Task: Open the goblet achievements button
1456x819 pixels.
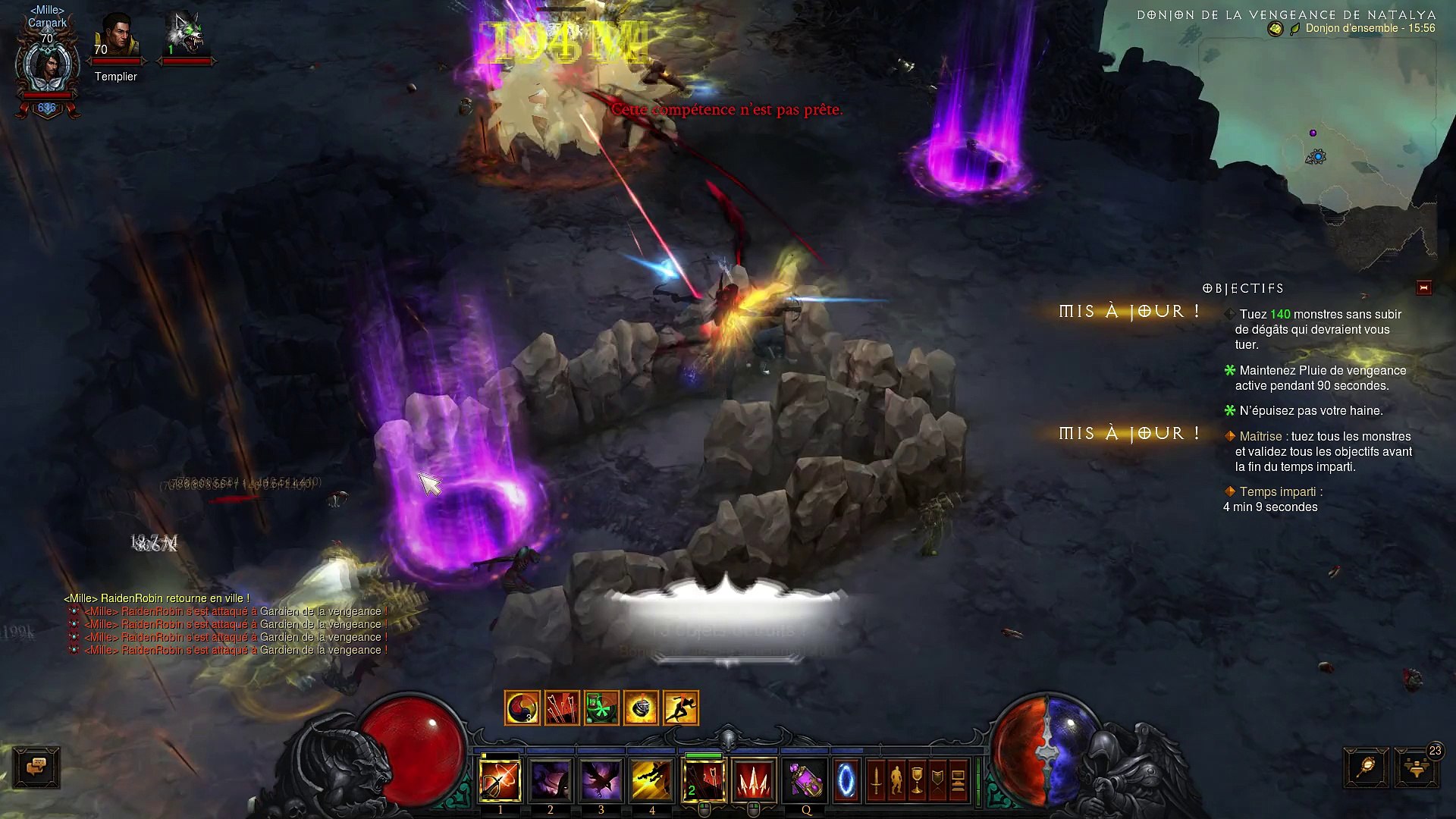Action: [917, 780]
